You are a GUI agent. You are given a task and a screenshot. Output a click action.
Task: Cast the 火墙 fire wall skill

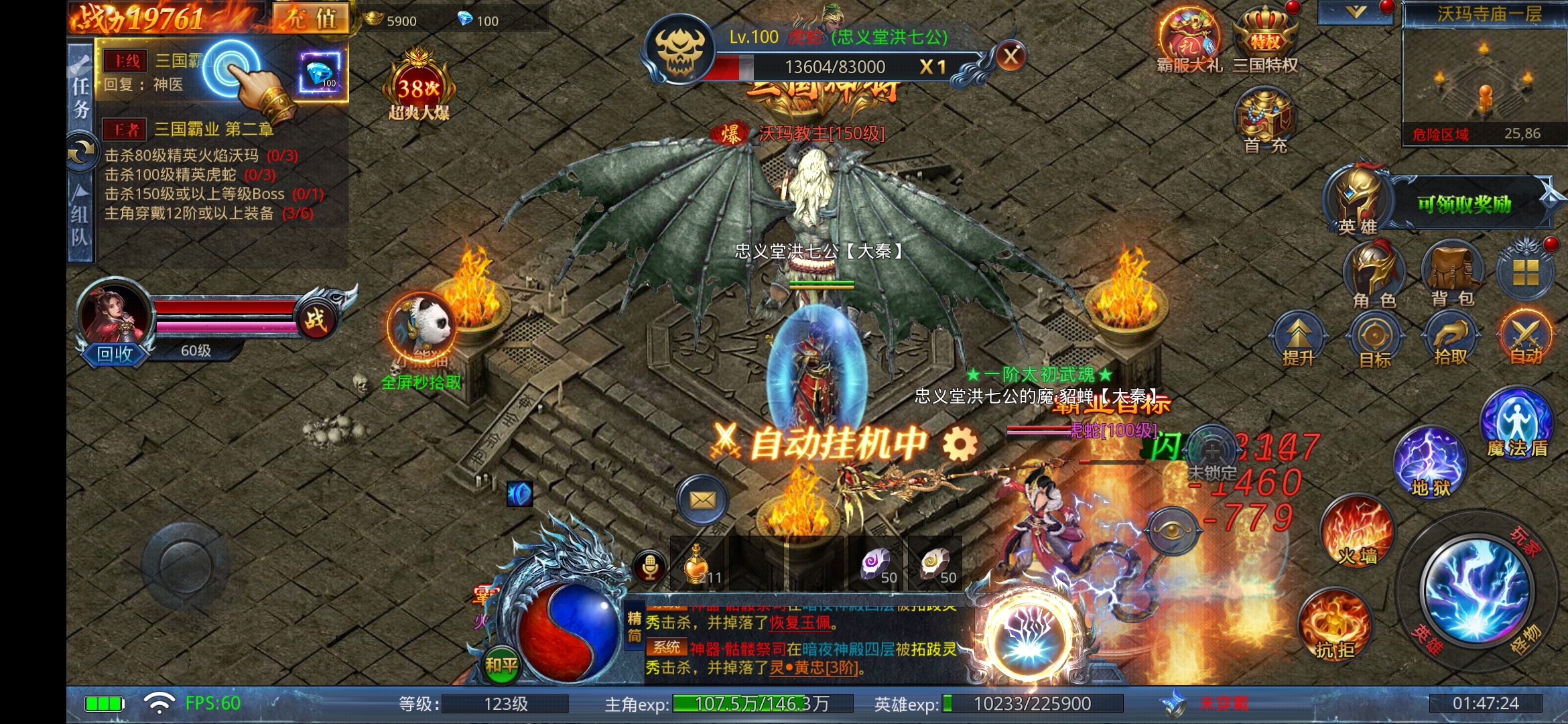pyautogui.click(x=1357, y=532)
